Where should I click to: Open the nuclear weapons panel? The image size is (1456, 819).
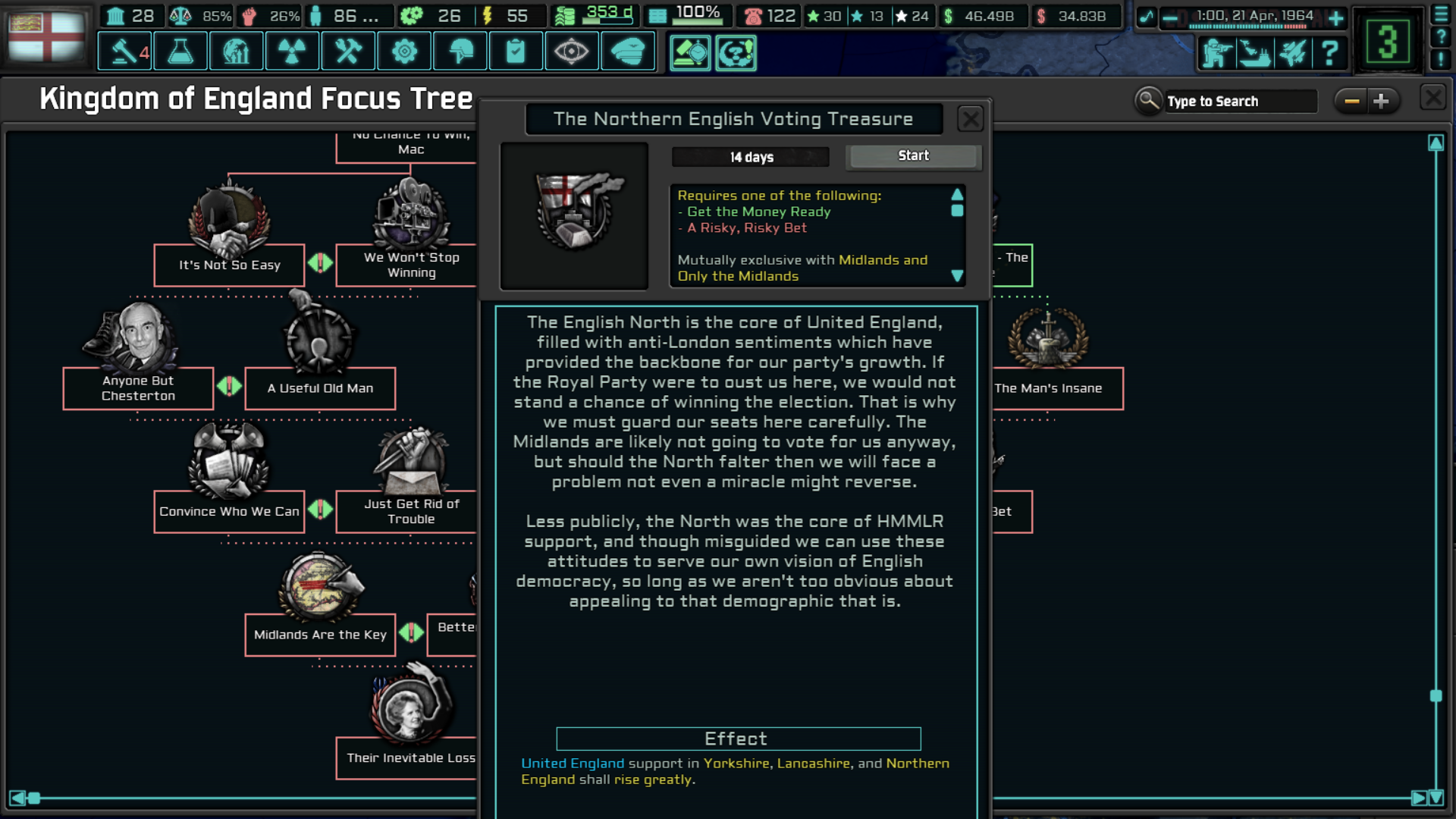pos(292,51)
